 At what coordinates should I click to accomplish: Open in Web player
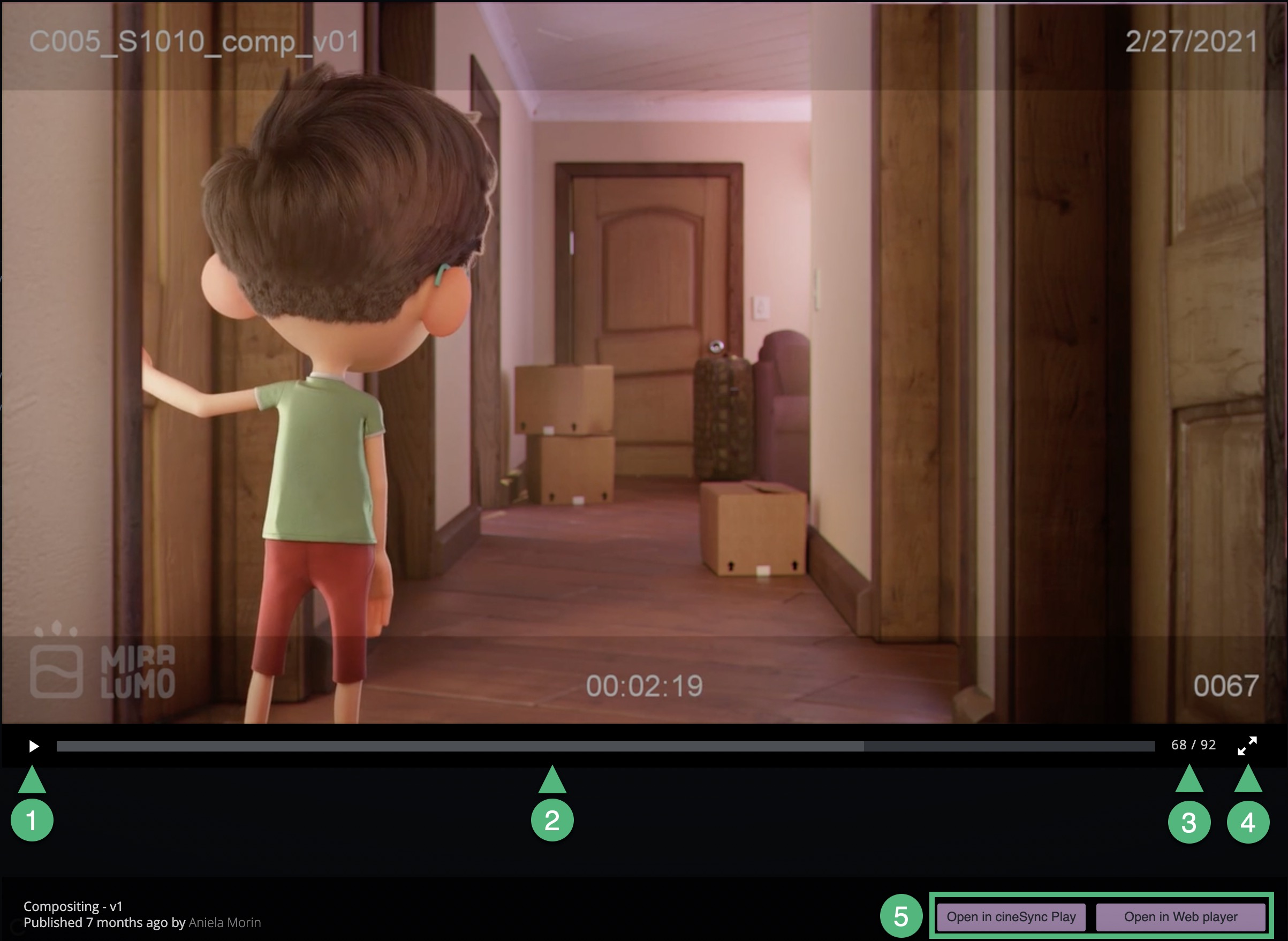[1180, 917]
